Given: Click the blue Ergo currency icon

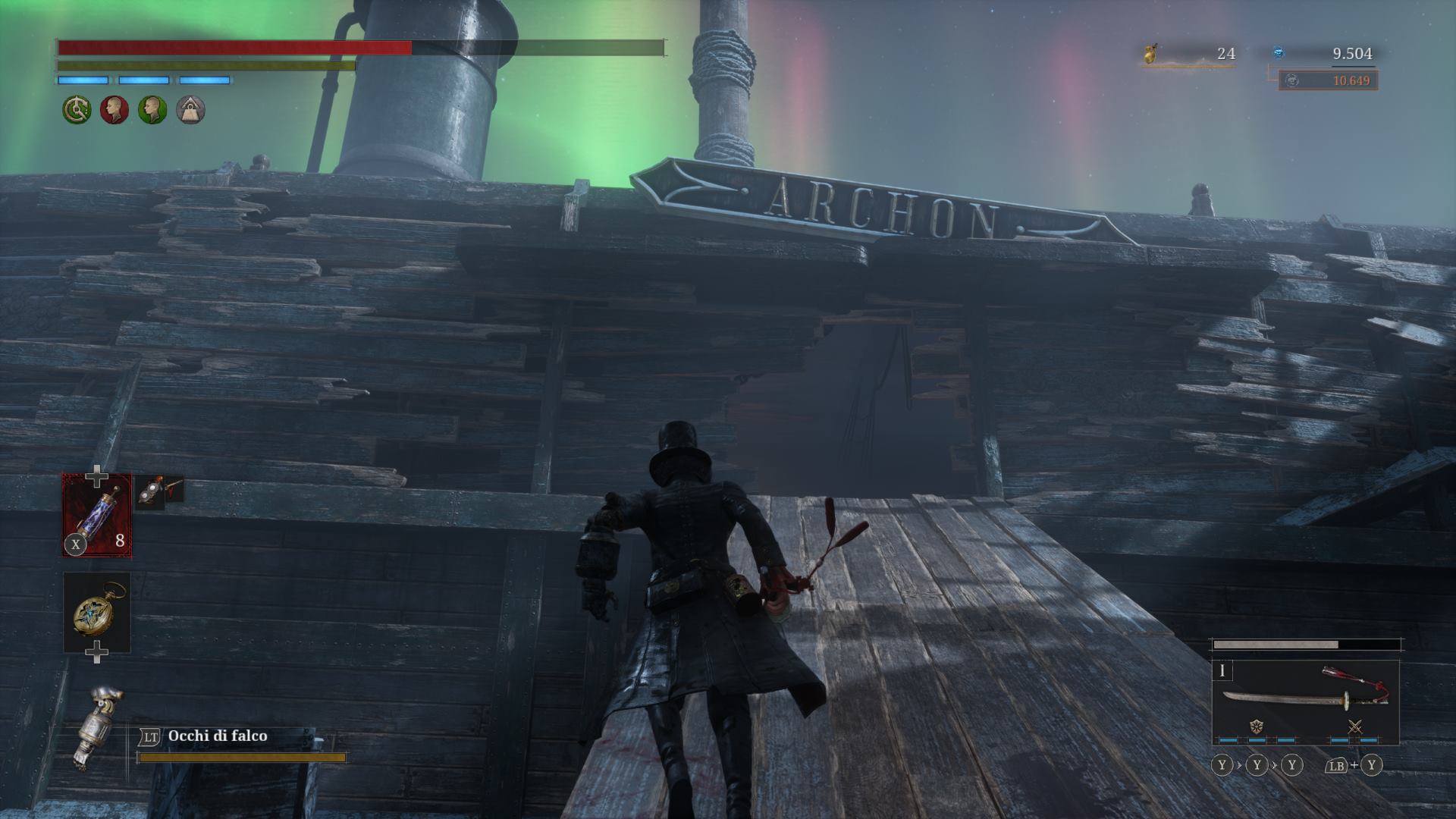Looking at the screenshot, I should pos(1279,53).
